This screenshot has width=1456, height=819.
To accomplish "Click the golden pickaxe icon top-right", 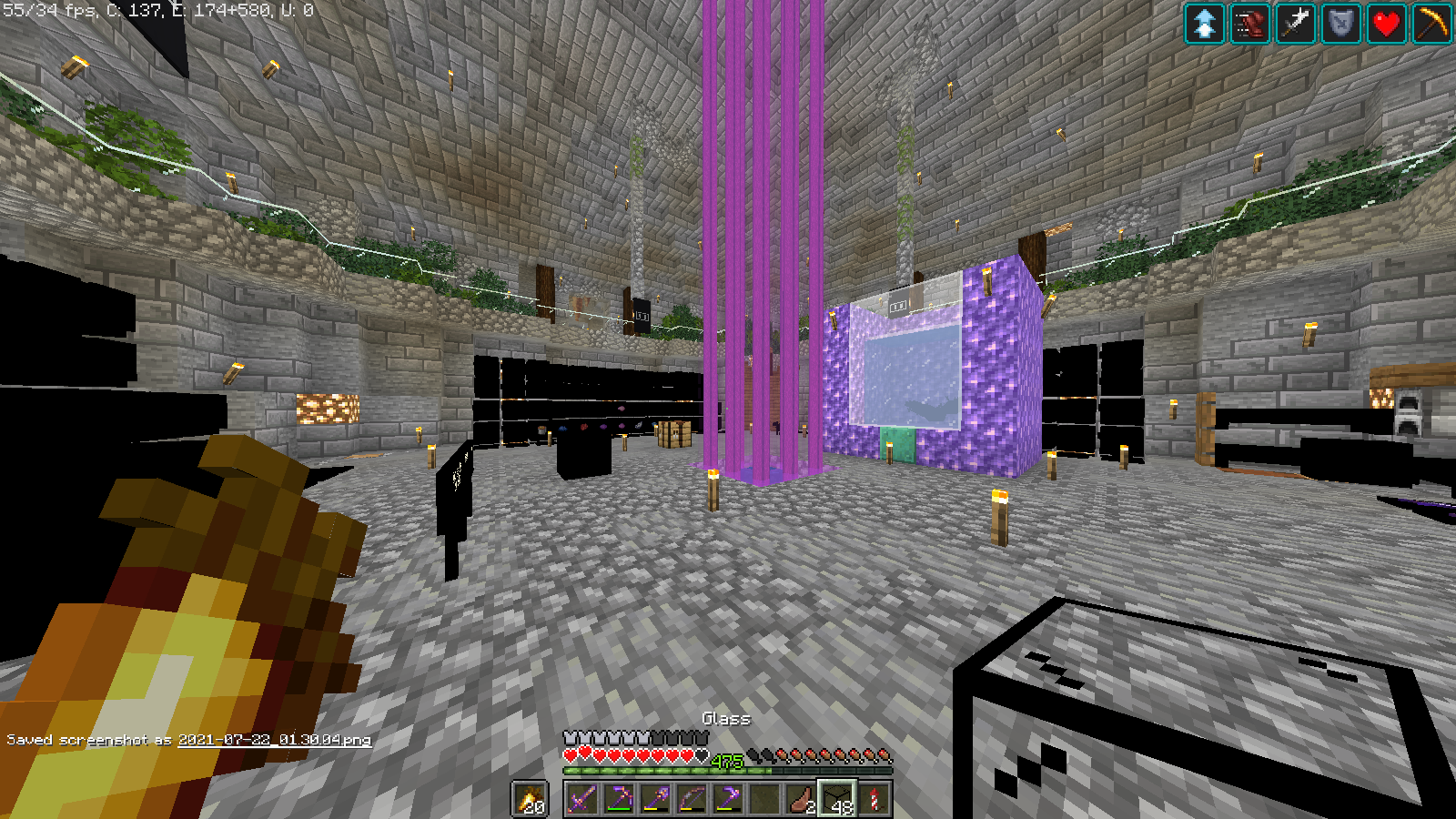I will tap(1431, 24).
